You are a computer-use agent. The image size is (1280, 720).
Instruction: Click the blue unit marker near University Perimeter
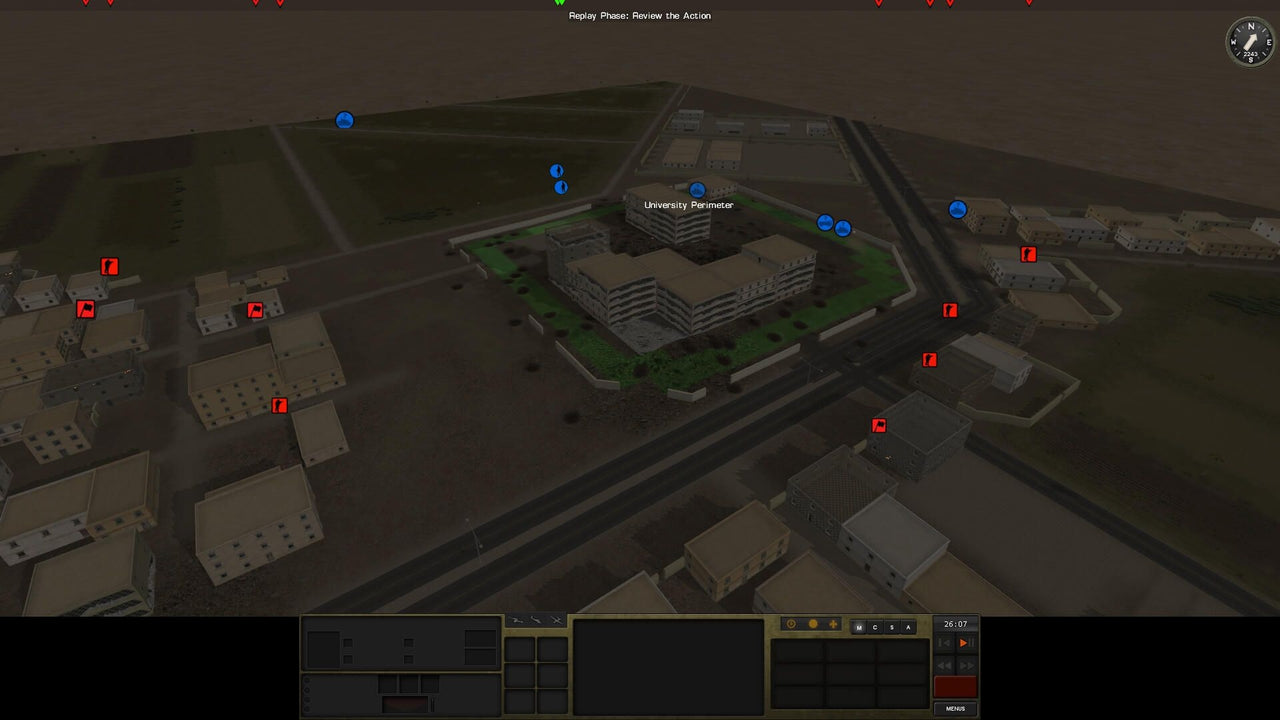coord(697,190)
